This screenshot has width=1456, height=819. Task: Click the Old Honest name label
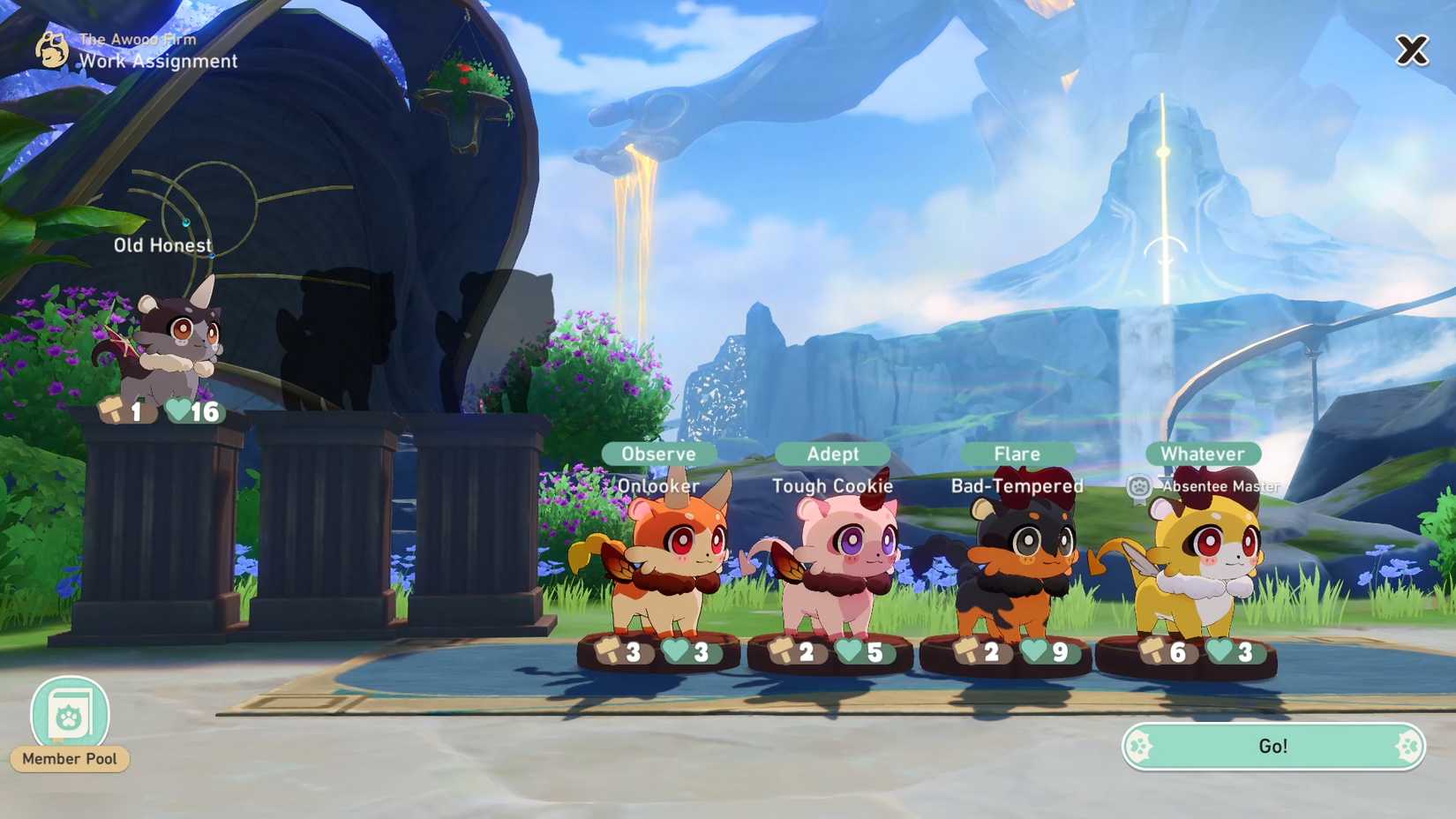point(162,244)
